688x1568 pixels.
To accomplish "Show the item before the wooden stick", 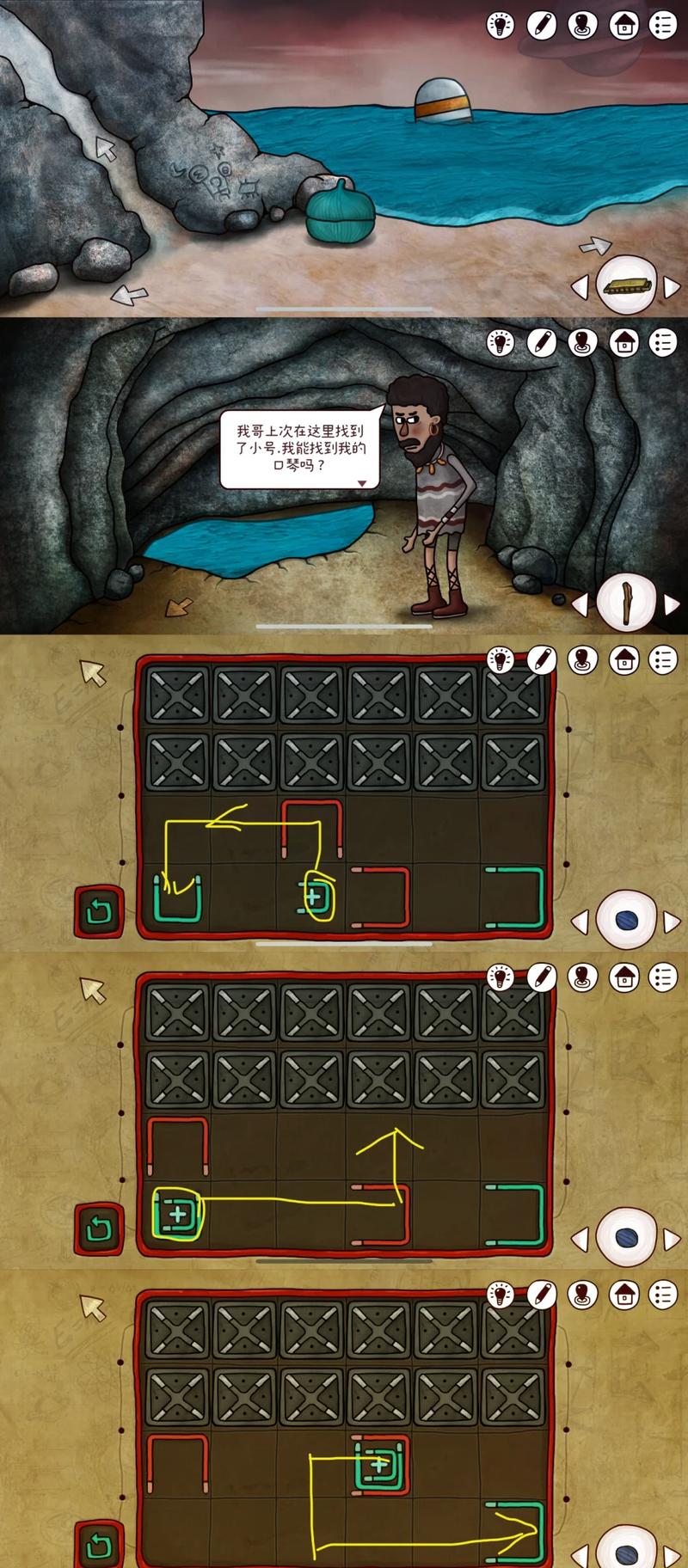I will click(x=581, y=603).
